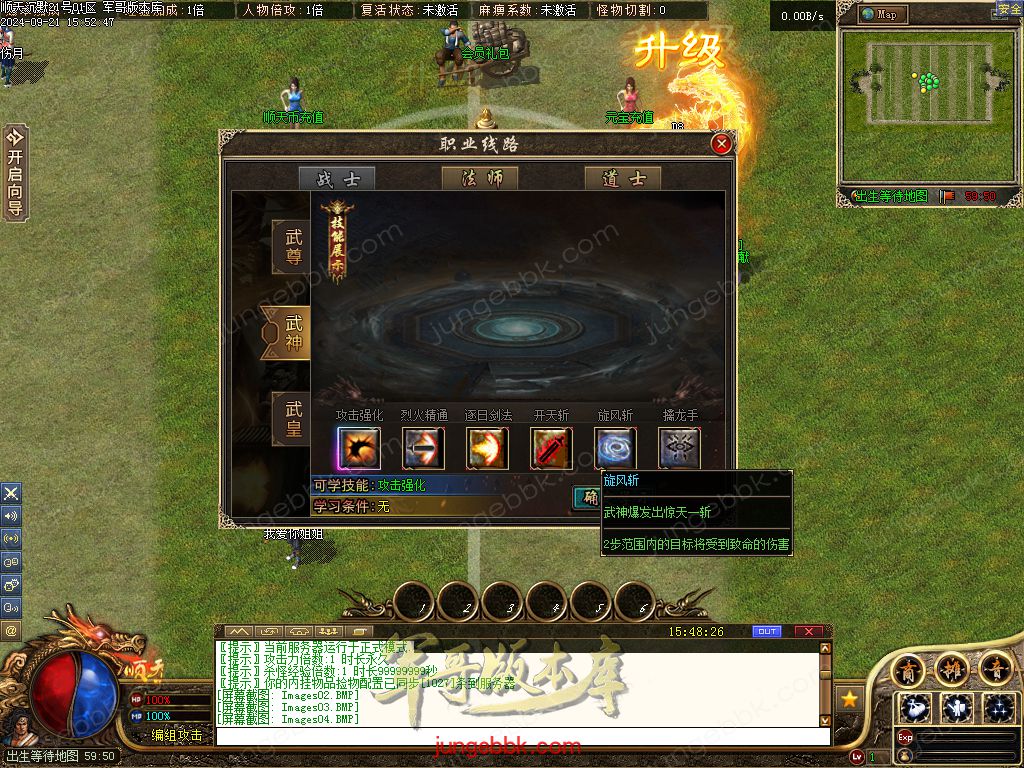
Task: Toggle the speaker sound icon
Action: tap(11, 516)
